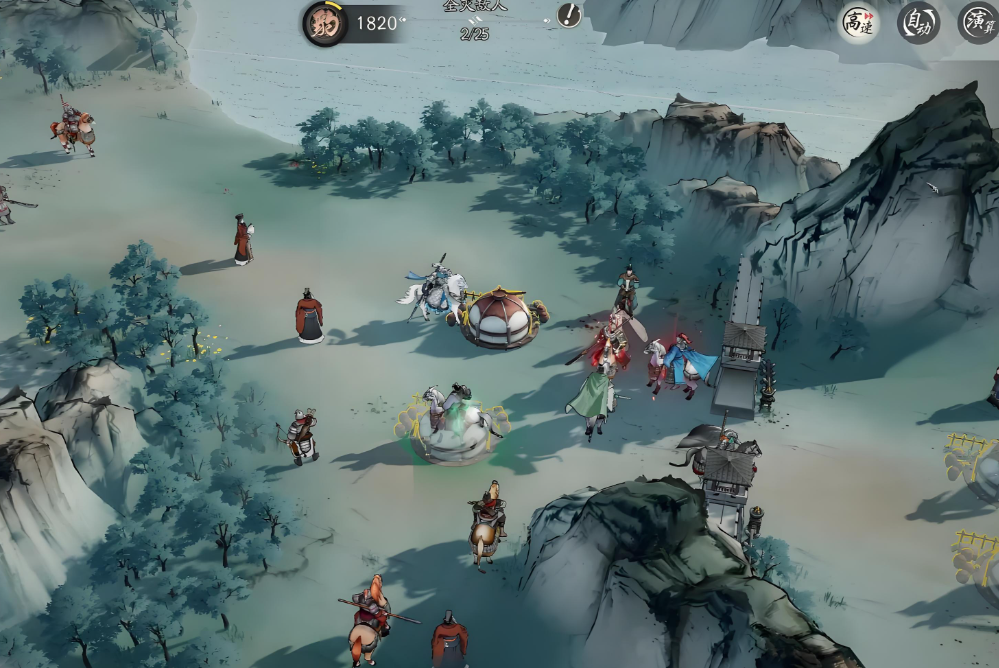Click the round faction emblem beside 1820
Viewport: 999px width, 668px height.
click(325, 23)
